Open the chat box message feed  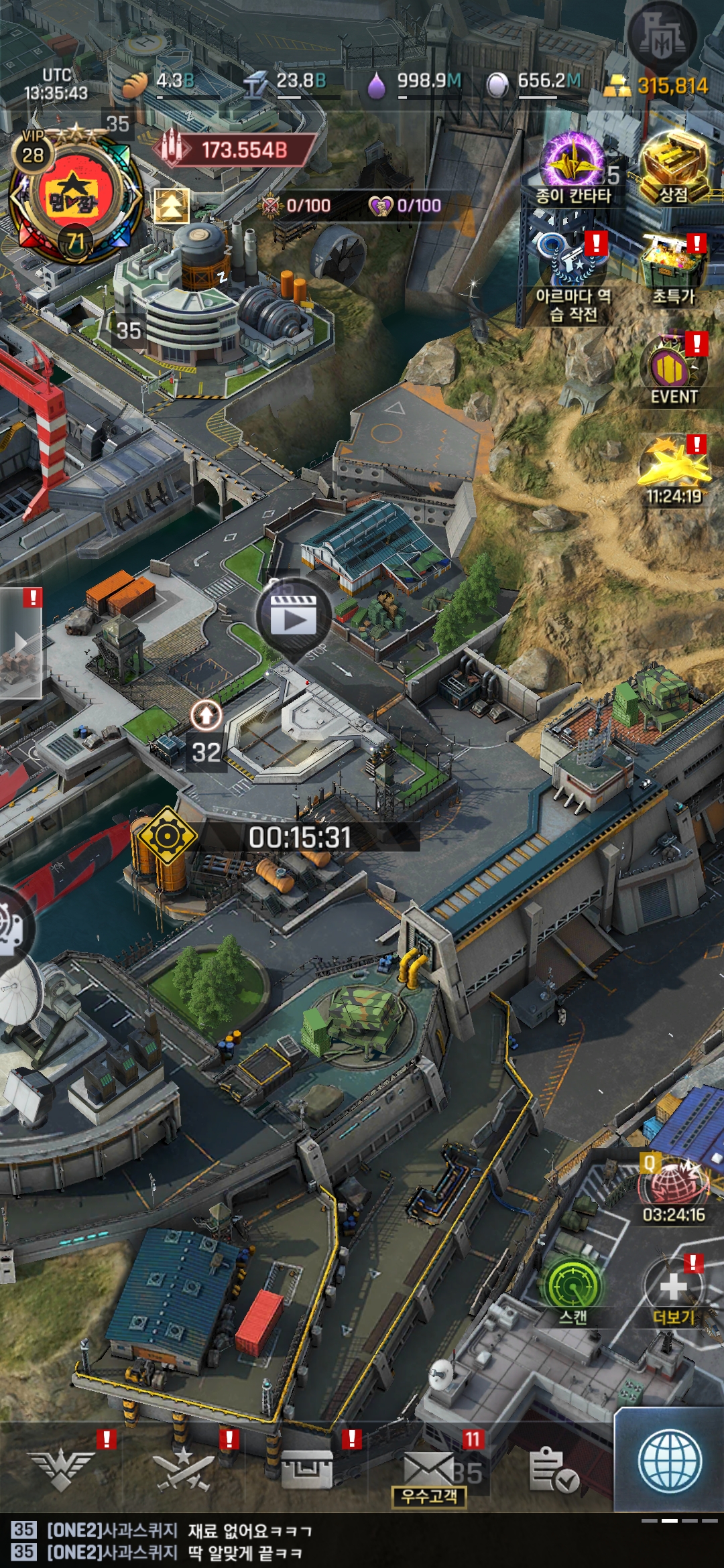click(x=268, y=1541)
